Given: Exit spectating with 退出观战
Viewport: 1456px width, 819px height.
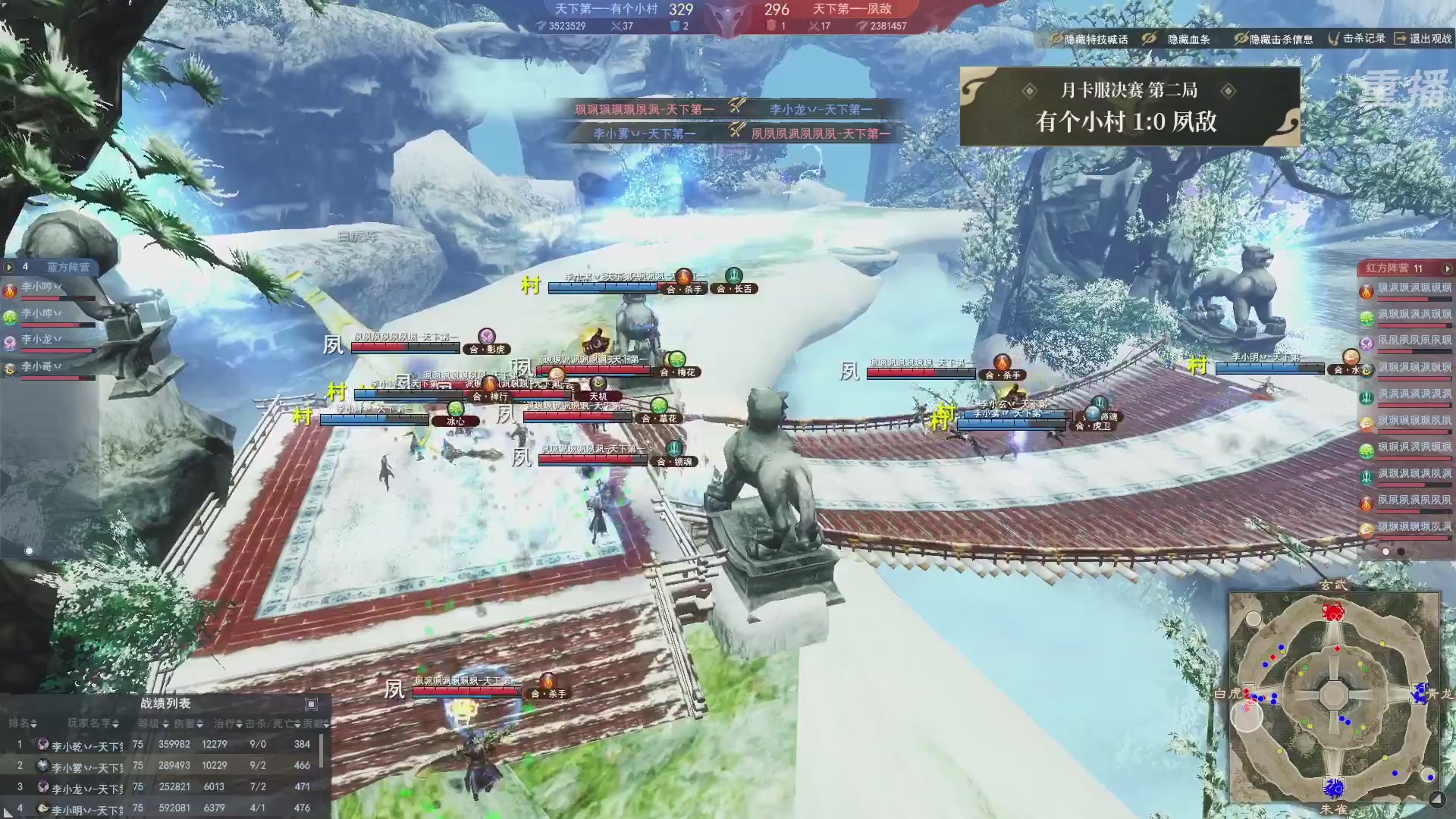Looking at the screenshot, I should point(1423,38).
